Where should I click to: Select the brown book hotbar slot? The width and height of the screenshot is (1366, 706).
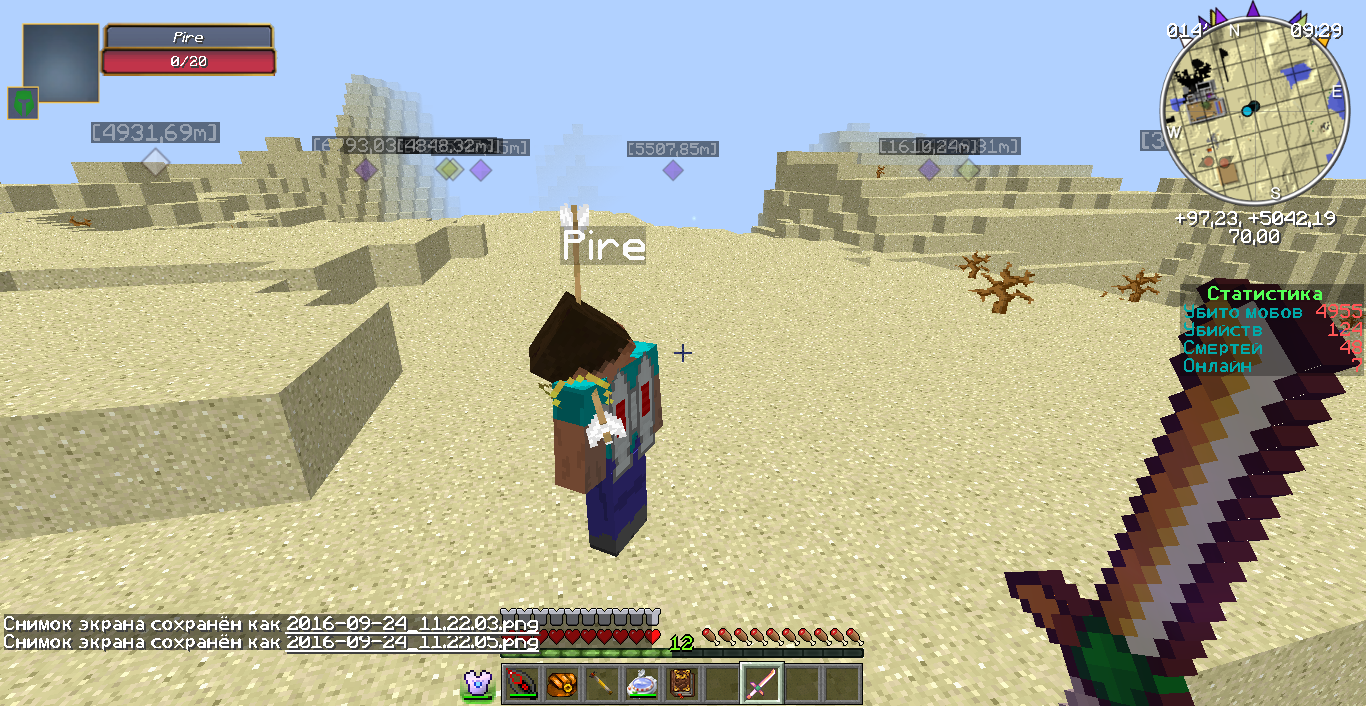tap(681, 684)
